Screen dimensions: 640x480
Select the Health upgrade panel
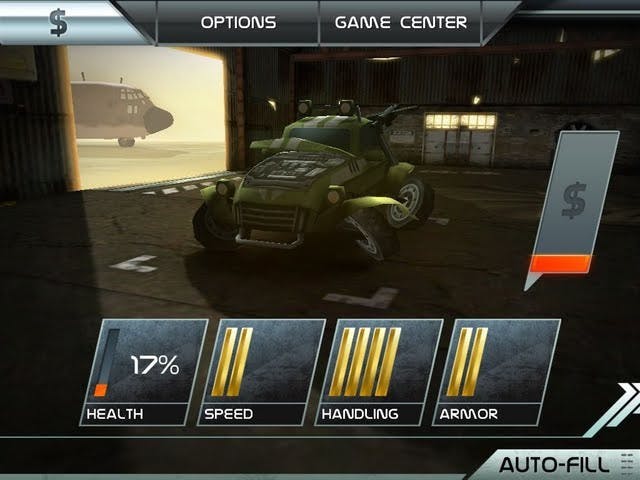point(142,372)
